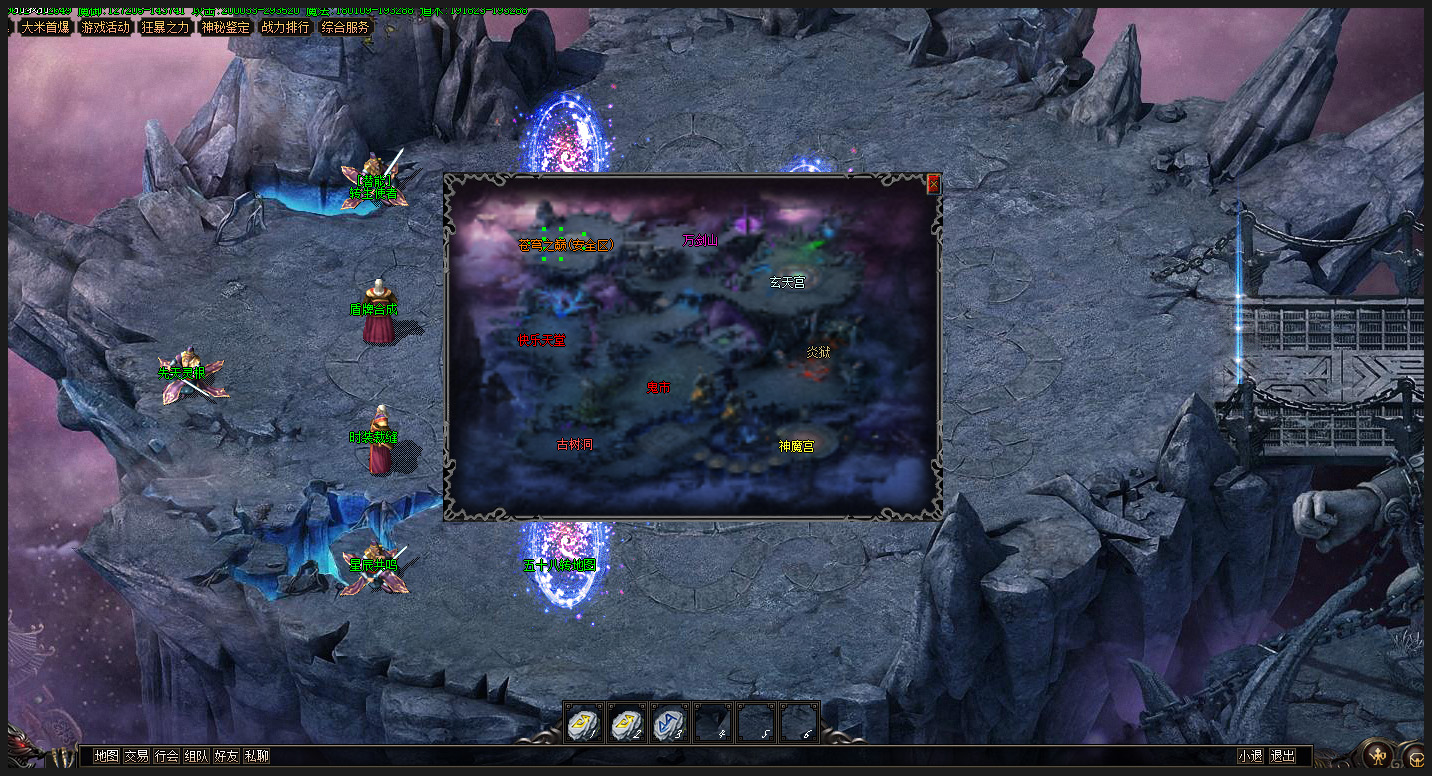Use the rune stone in hotbar slot 1
Screen dimensions: 1432x776
click(x=583, y=723)
